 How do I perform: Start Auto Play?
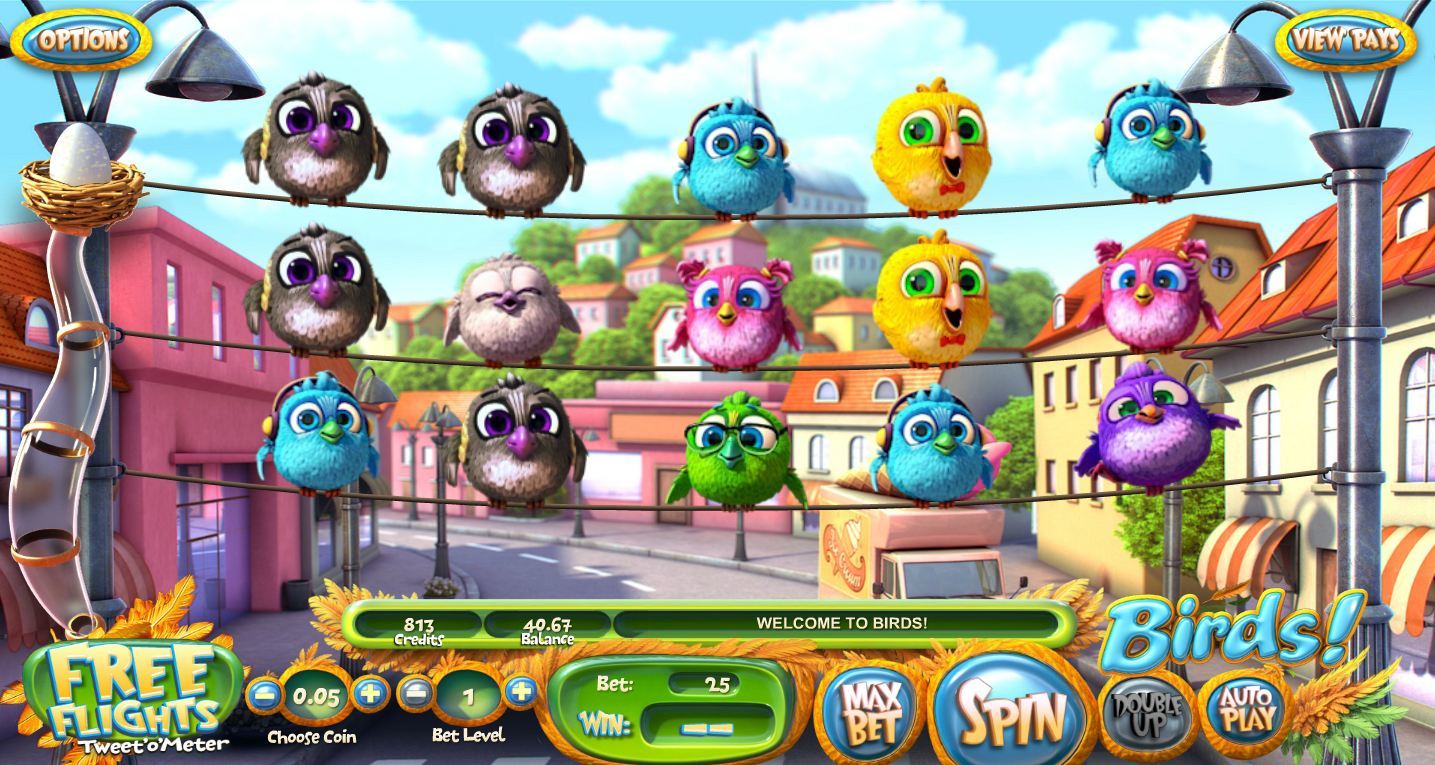click(1243, 708)
